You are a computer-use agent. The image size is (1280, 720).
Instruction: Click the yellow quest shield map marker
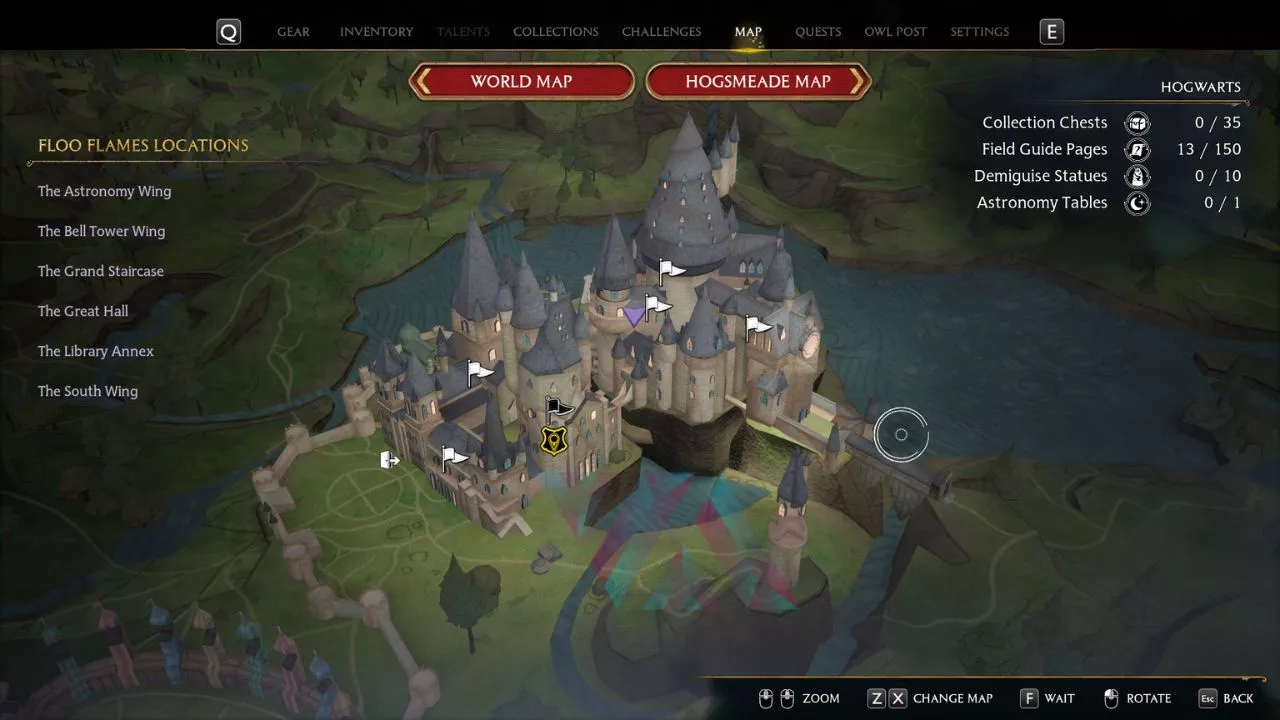point(551,439)
